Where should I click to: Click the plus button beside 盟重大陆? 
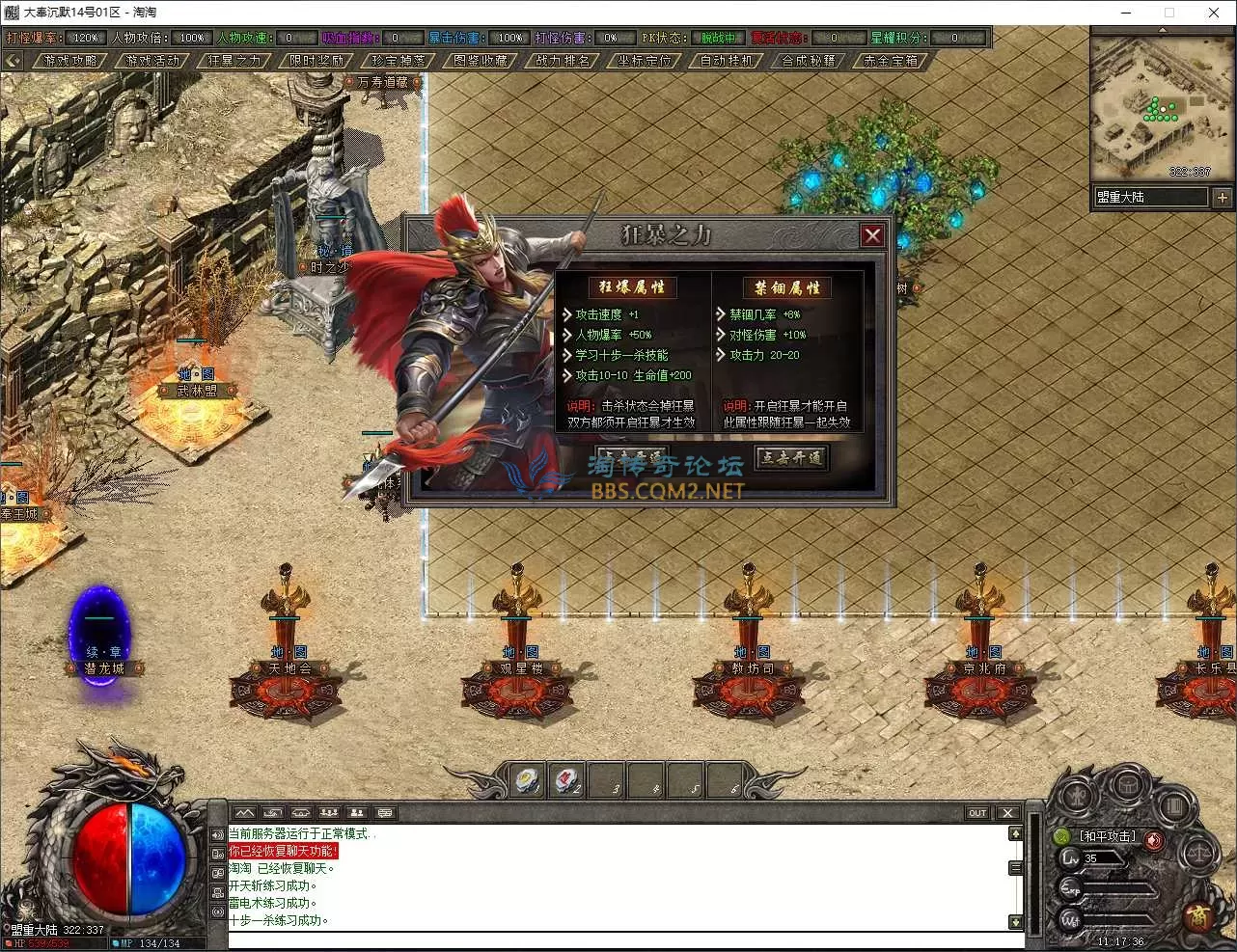[1222, 197]
